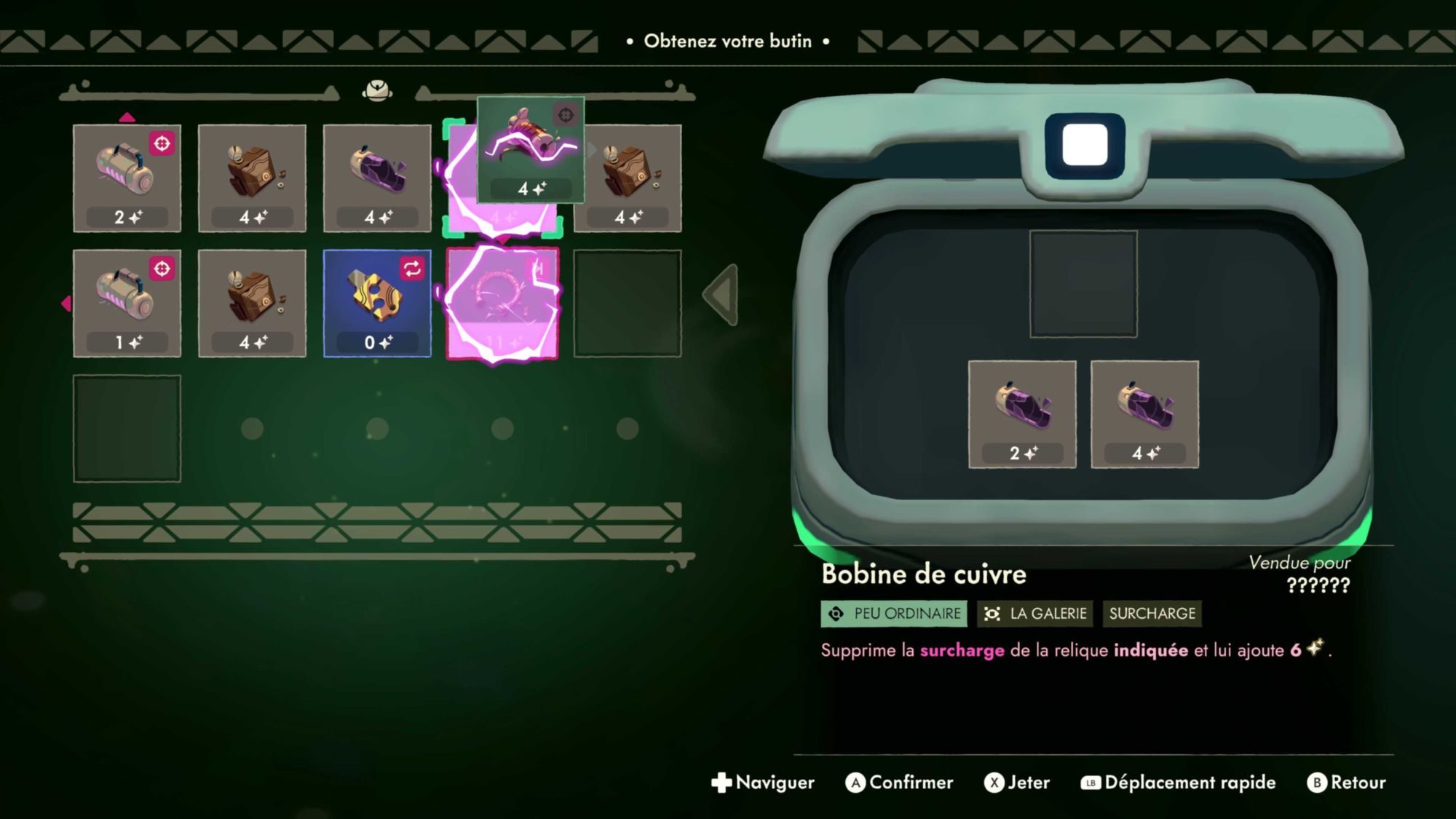Screen dimensions: 1456x819
Task: Pick the held copper coil relic
Action: pos(531,149)
